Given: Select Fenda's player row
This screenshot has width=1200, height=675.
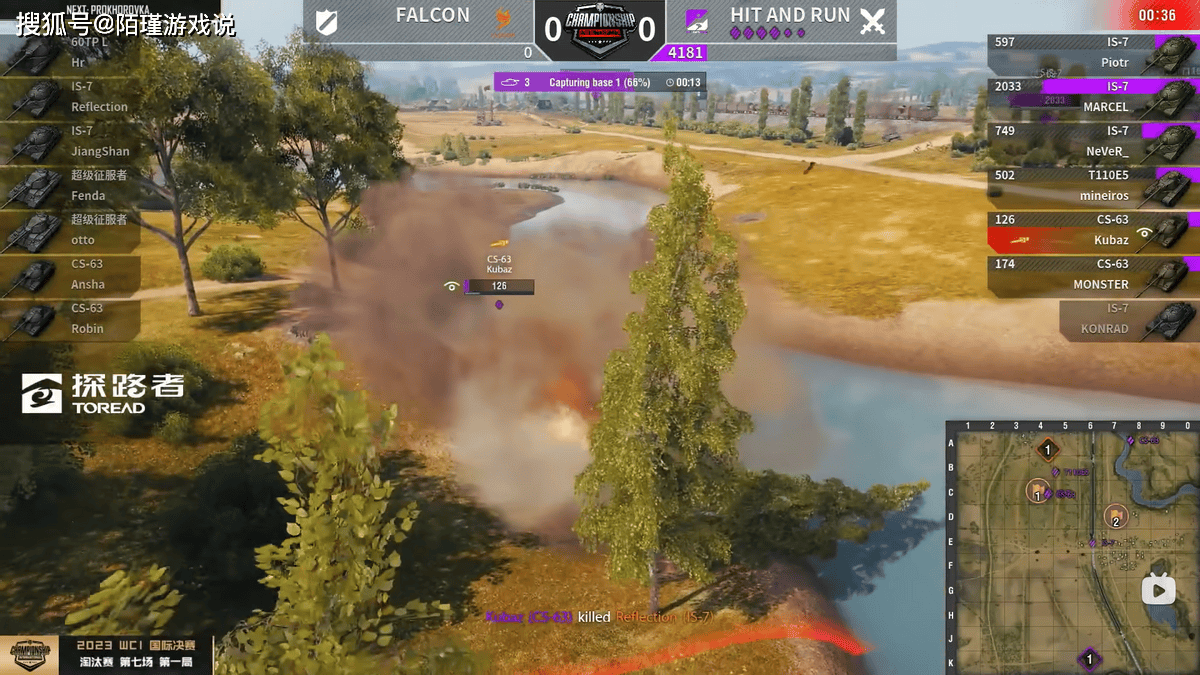Looking at the screenshot, I should coord(70,186).
